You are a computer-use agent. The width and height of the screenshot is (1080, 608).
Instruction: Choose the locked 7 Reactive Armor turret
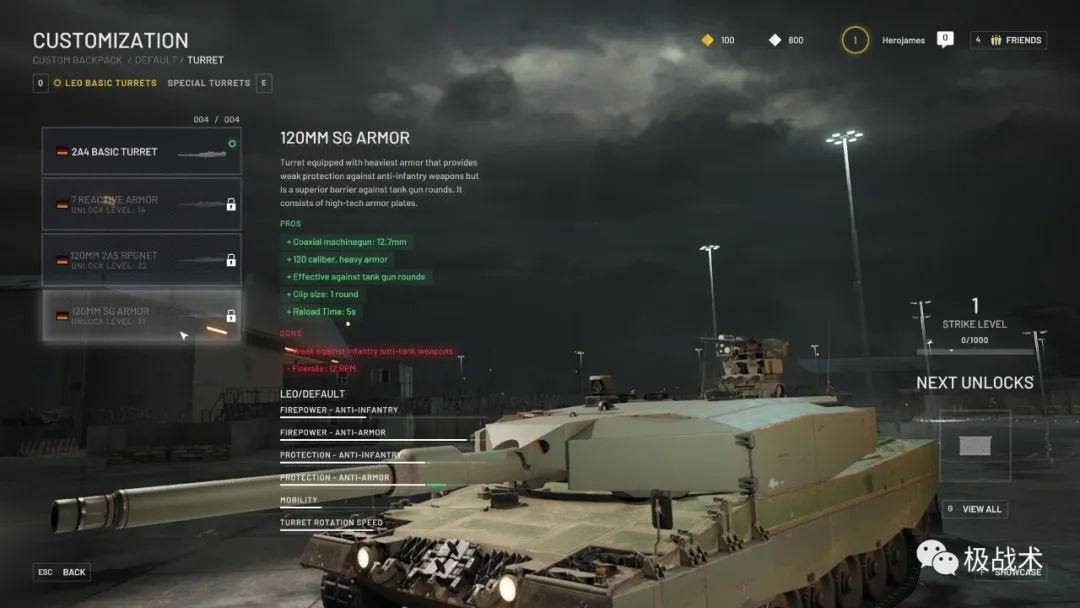tap(141, 204)
